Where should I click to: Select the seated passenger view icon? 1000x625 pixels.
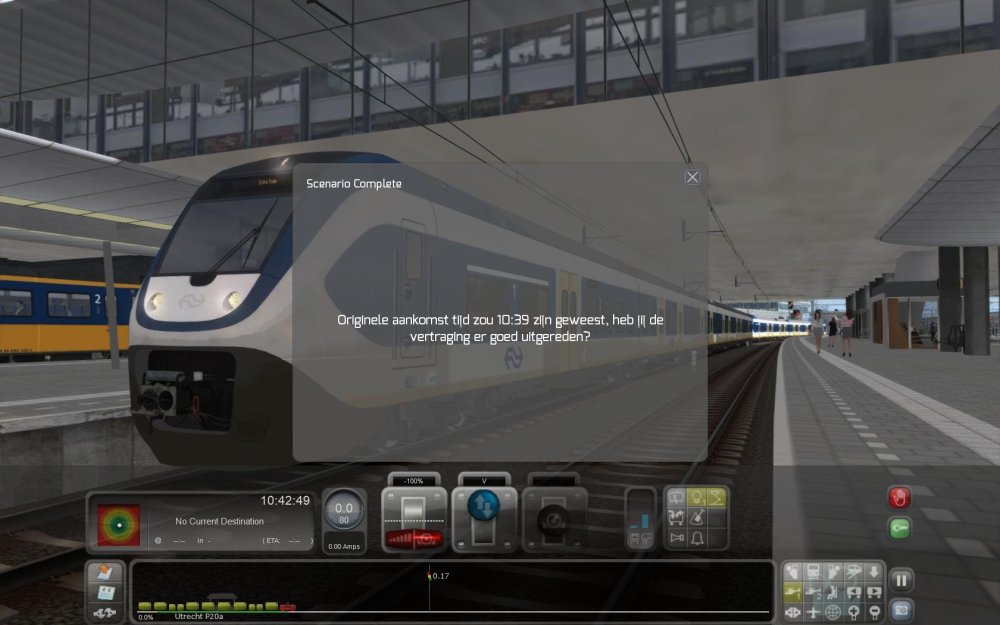point(833,592)
